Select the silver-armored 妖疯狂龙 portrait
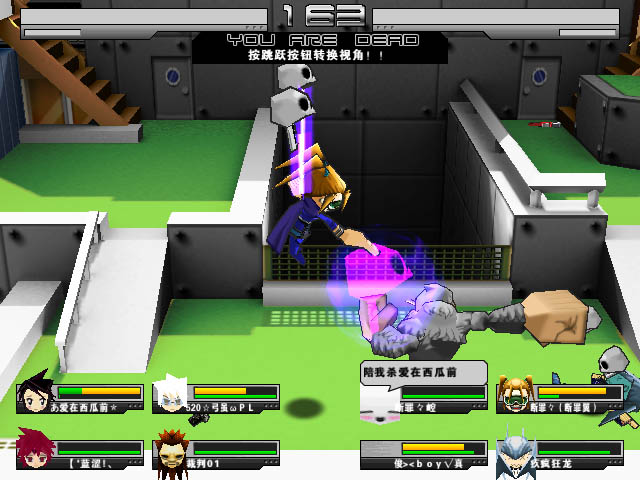Screen dimensions: 640x480 click(515, 452)
